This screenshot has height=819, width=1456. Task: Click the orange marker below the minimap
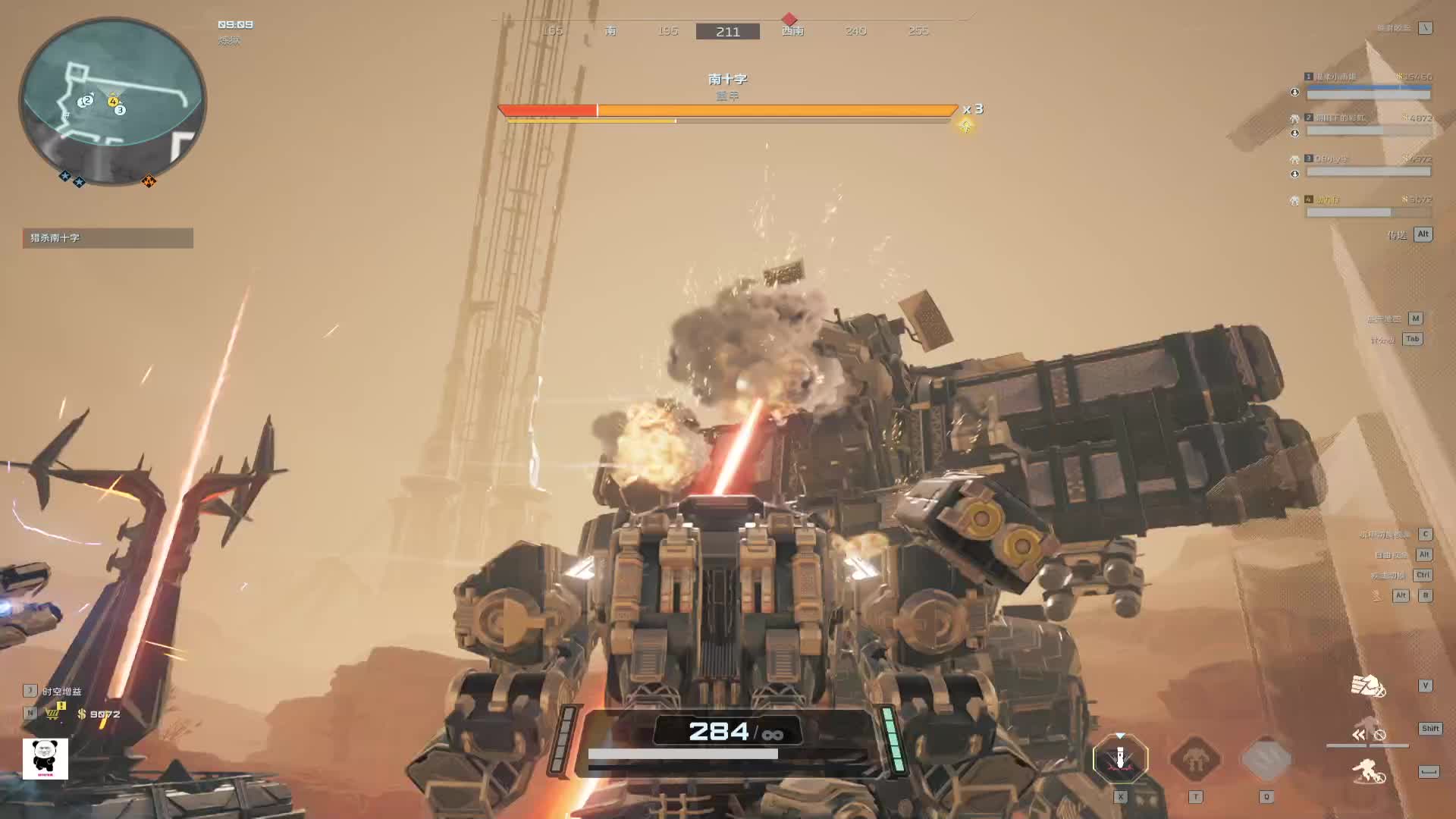(x=149, y=181)
